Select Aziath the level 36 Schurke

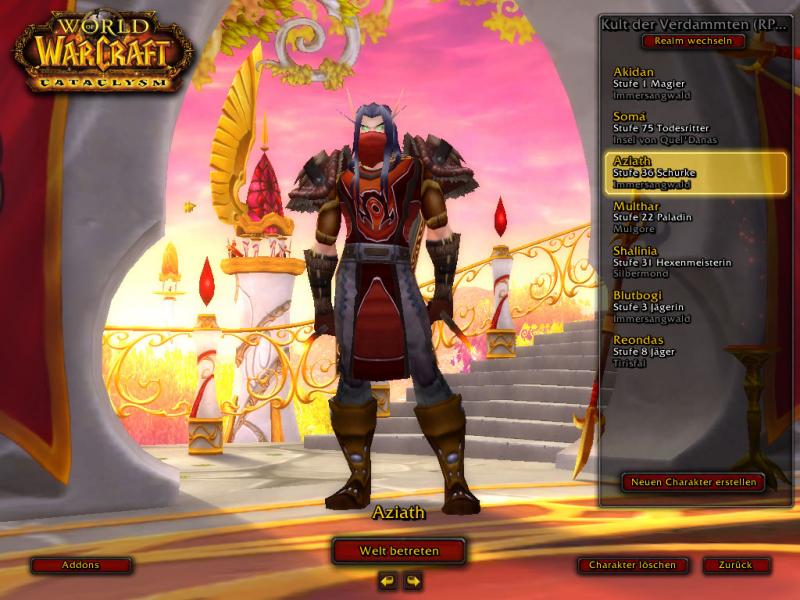click(697, 172)
